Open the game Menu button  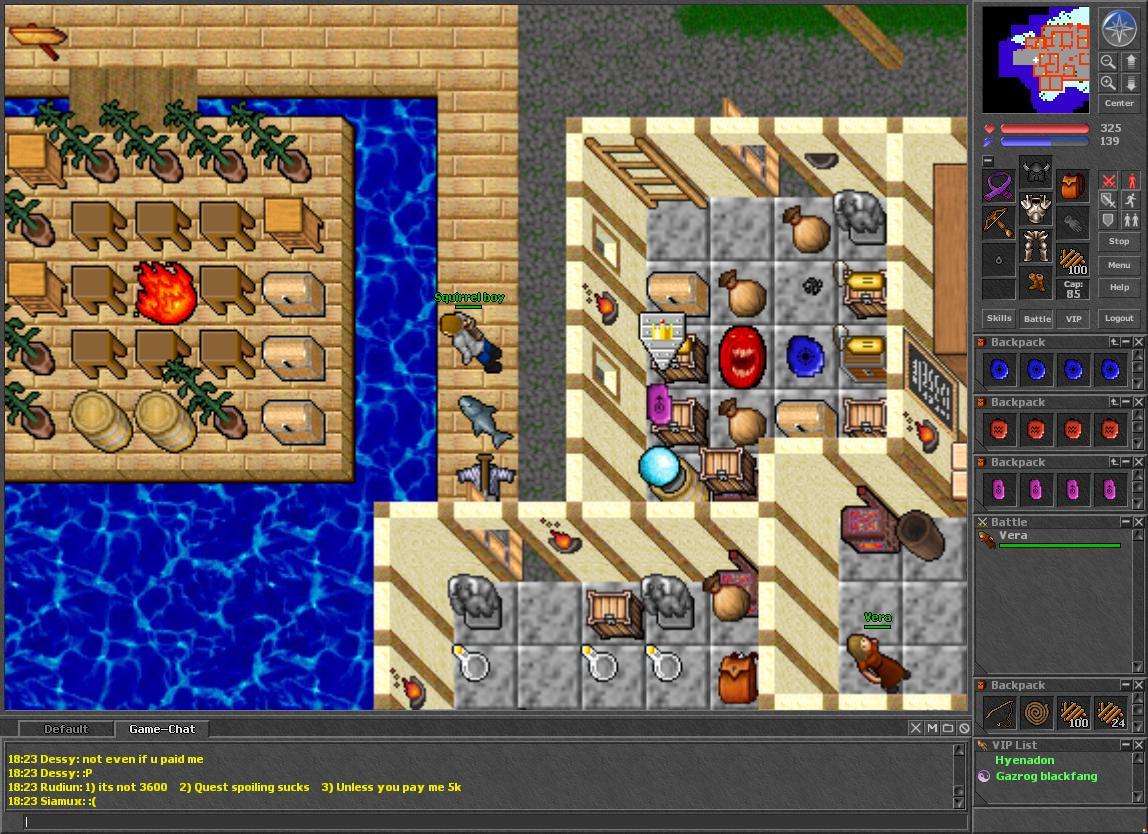(x=1119, y=265)
